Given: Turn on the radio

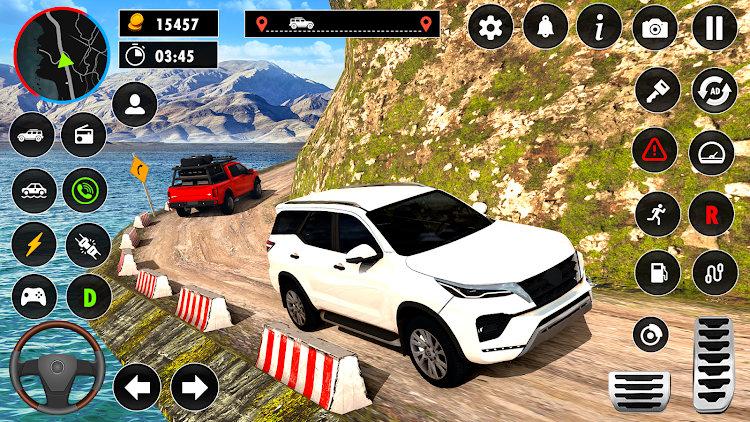Looking at the screenshot, I should coord(84,136).
